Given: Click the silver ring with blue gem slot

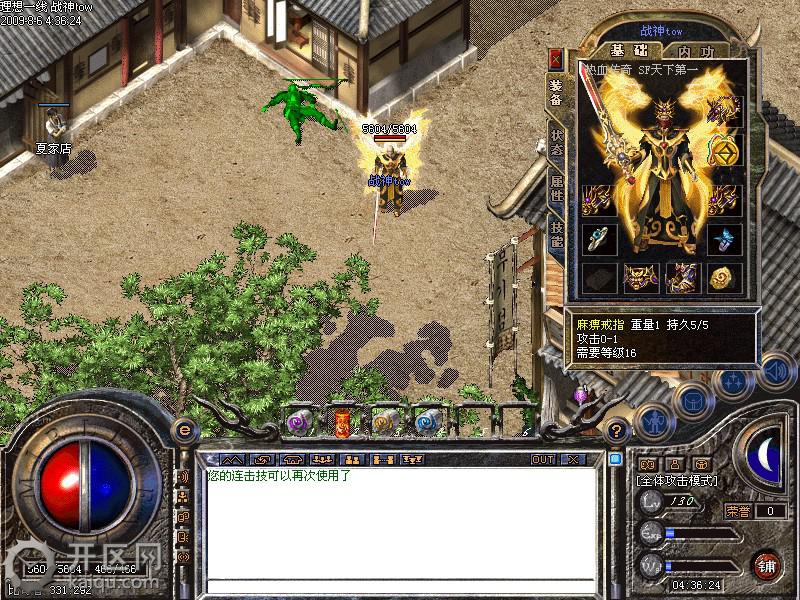Looking at the screenshot, I should click(x=597, y=238).
